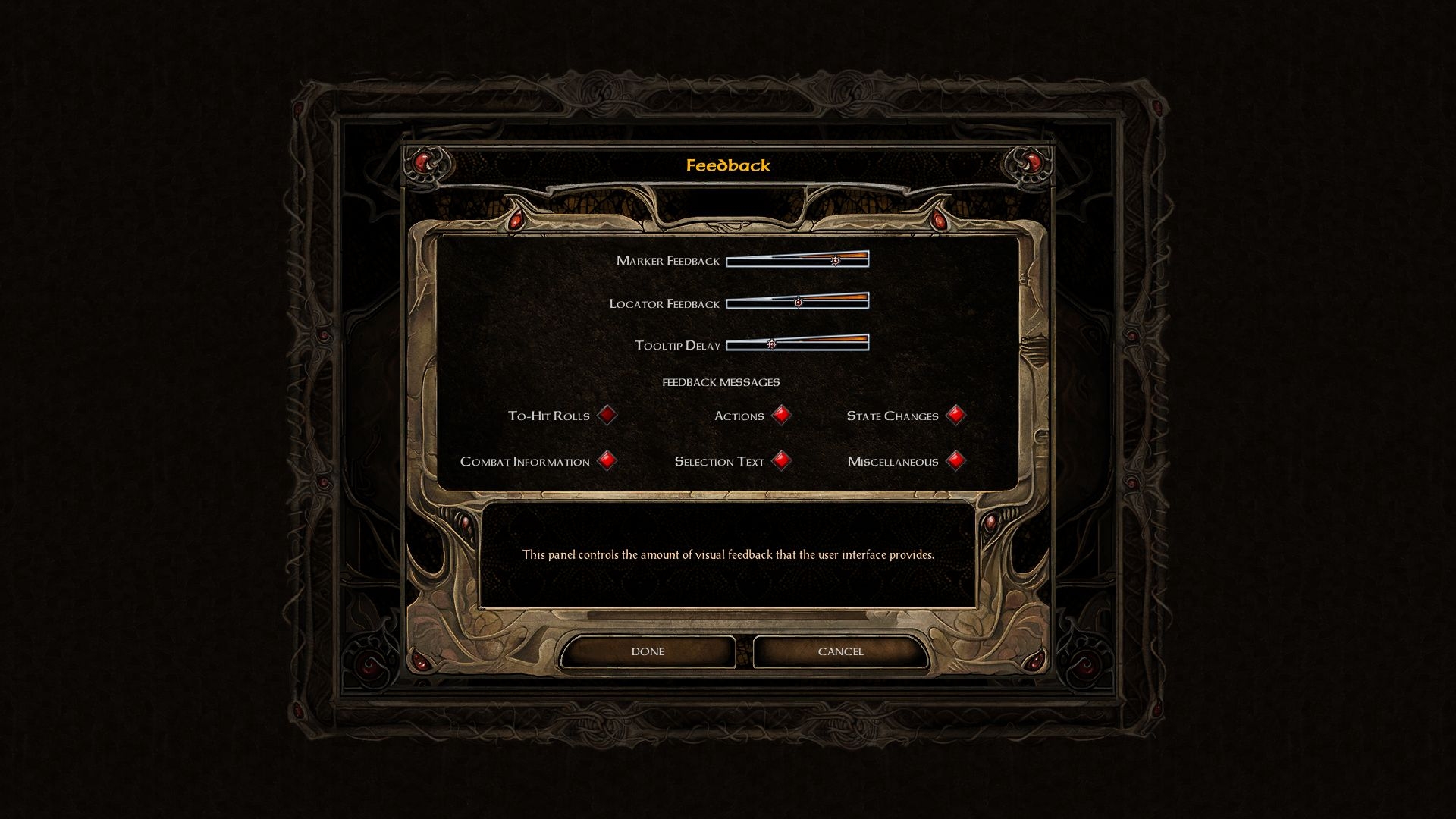Cancel the Feedback settings
Screen dimensions: 1456x819
[x=840, y=651]
